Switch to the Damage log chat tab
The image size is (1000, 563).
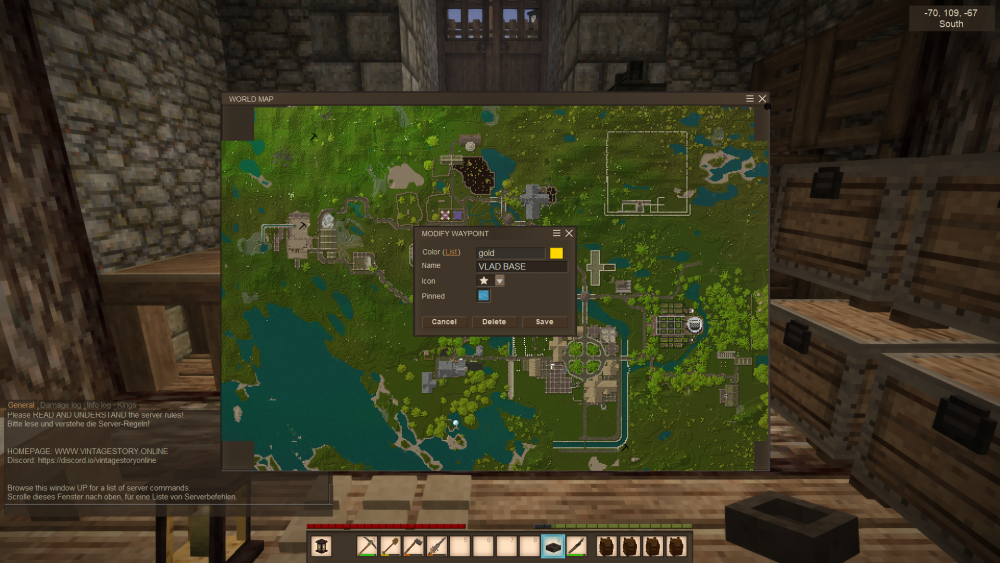(60, 405)
